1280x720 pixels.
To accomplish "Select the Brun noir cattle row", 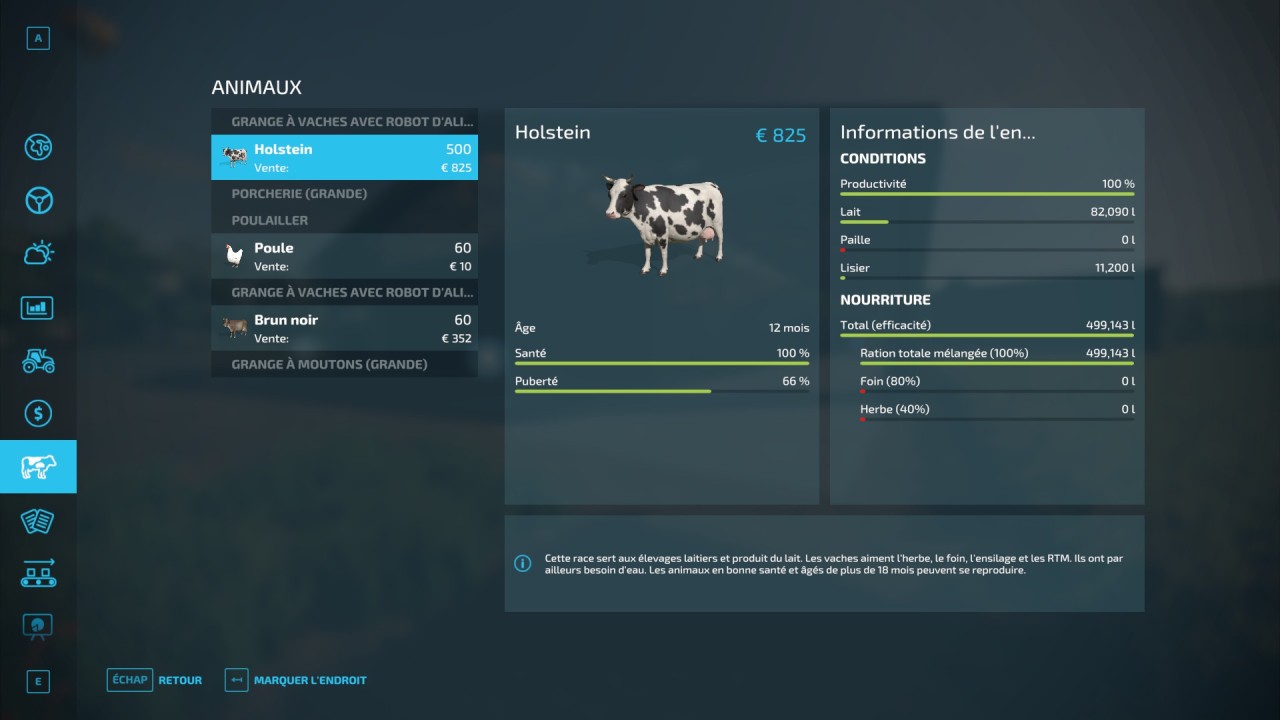I will click(x=344, y=328).
